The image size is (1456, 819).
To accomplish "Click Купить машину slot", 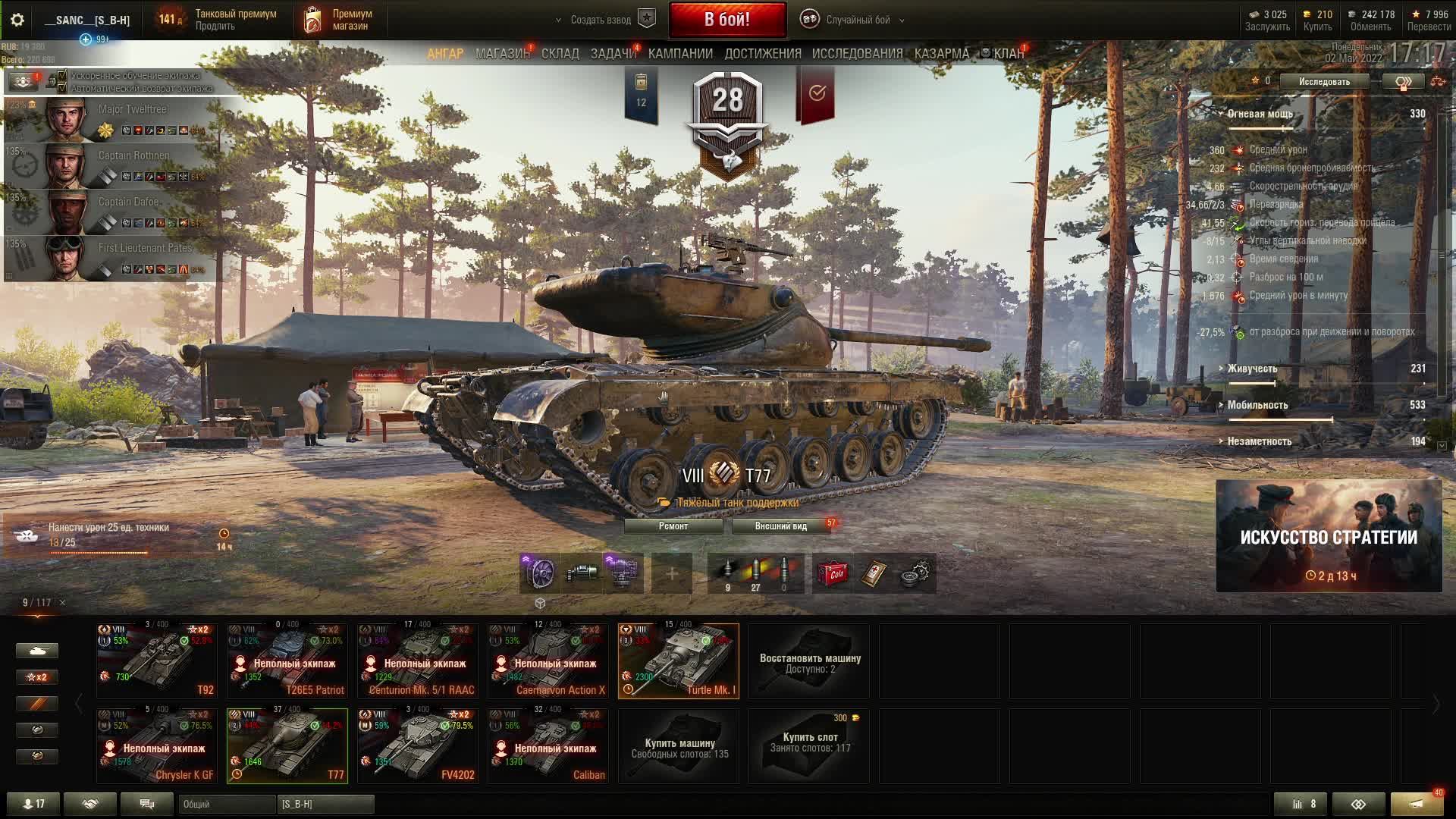I will [679, 745].
